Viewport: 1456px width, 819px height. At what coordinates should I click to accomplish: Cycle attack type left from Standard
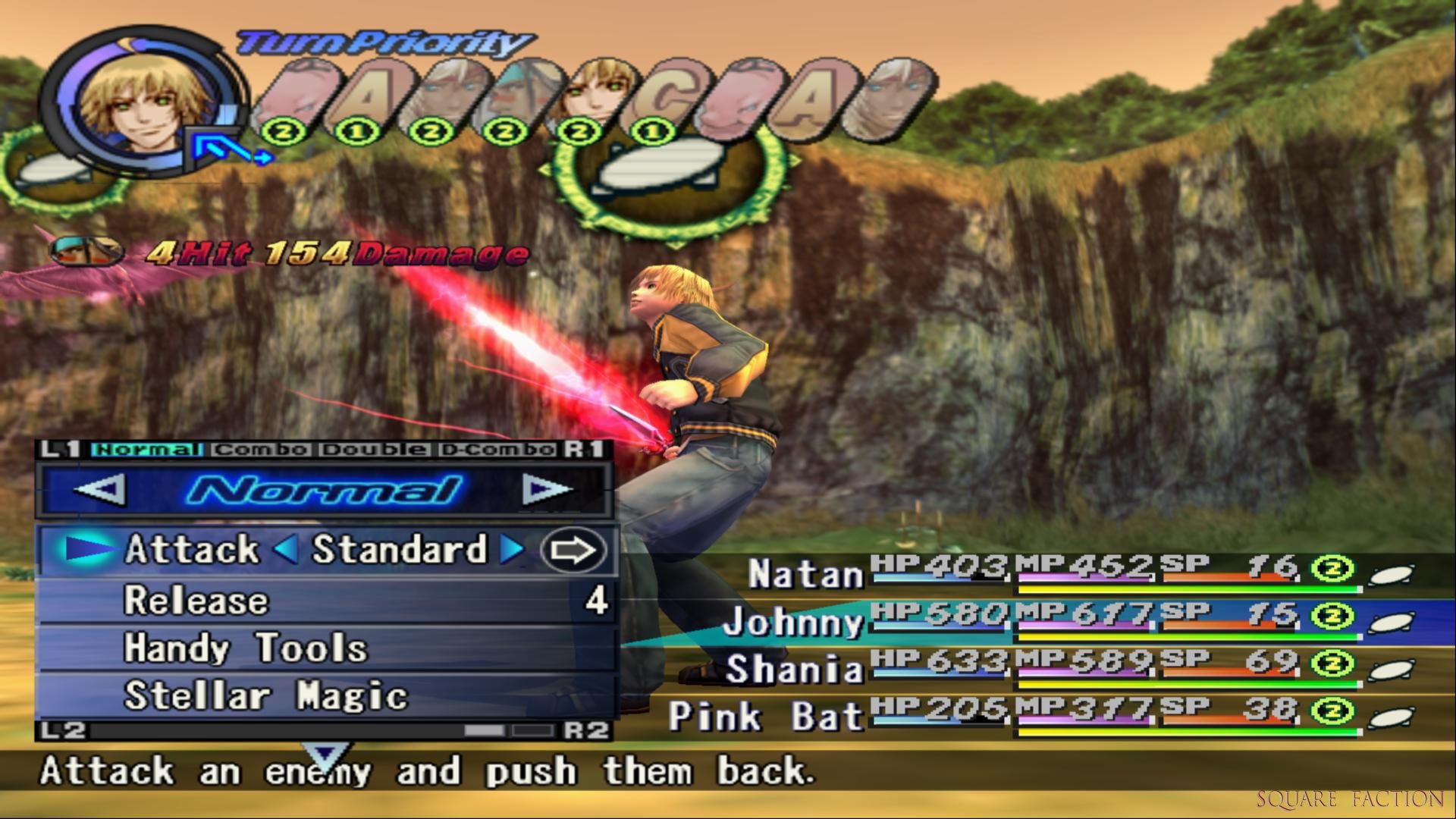click(x=286, y=550)
